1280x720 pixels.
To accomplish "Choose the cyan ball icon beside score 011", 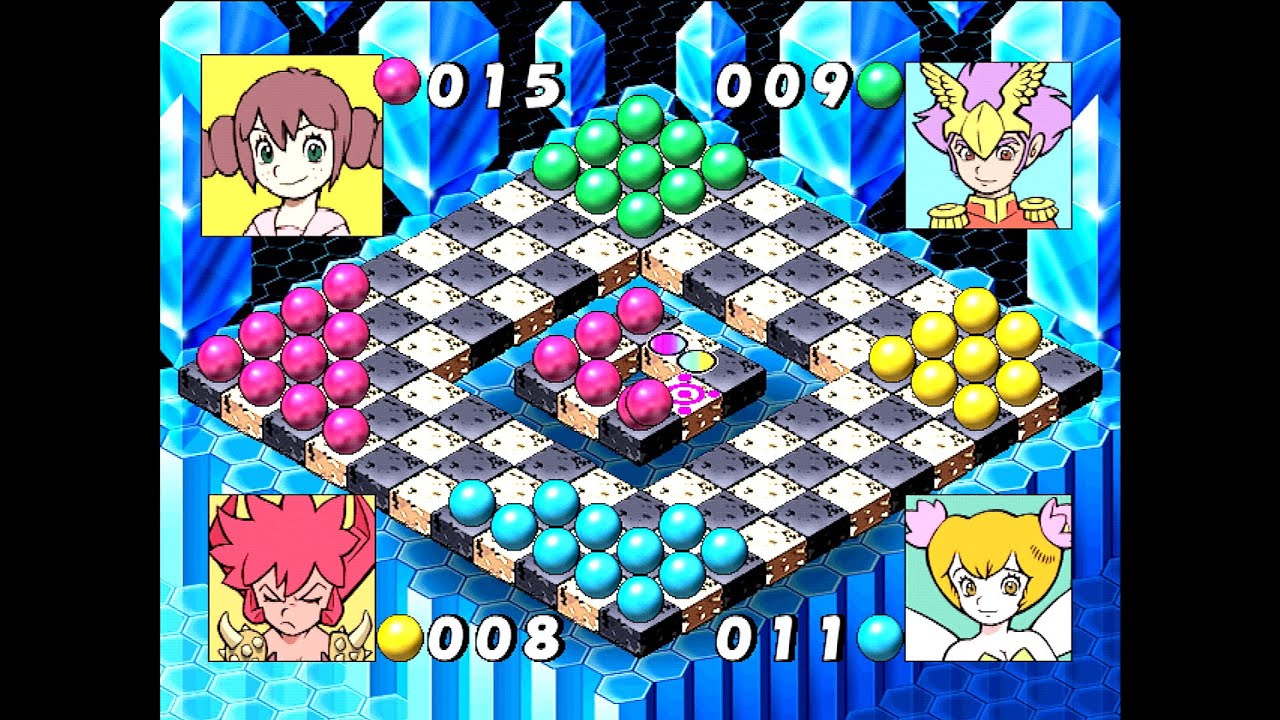I will click(880, 638).
